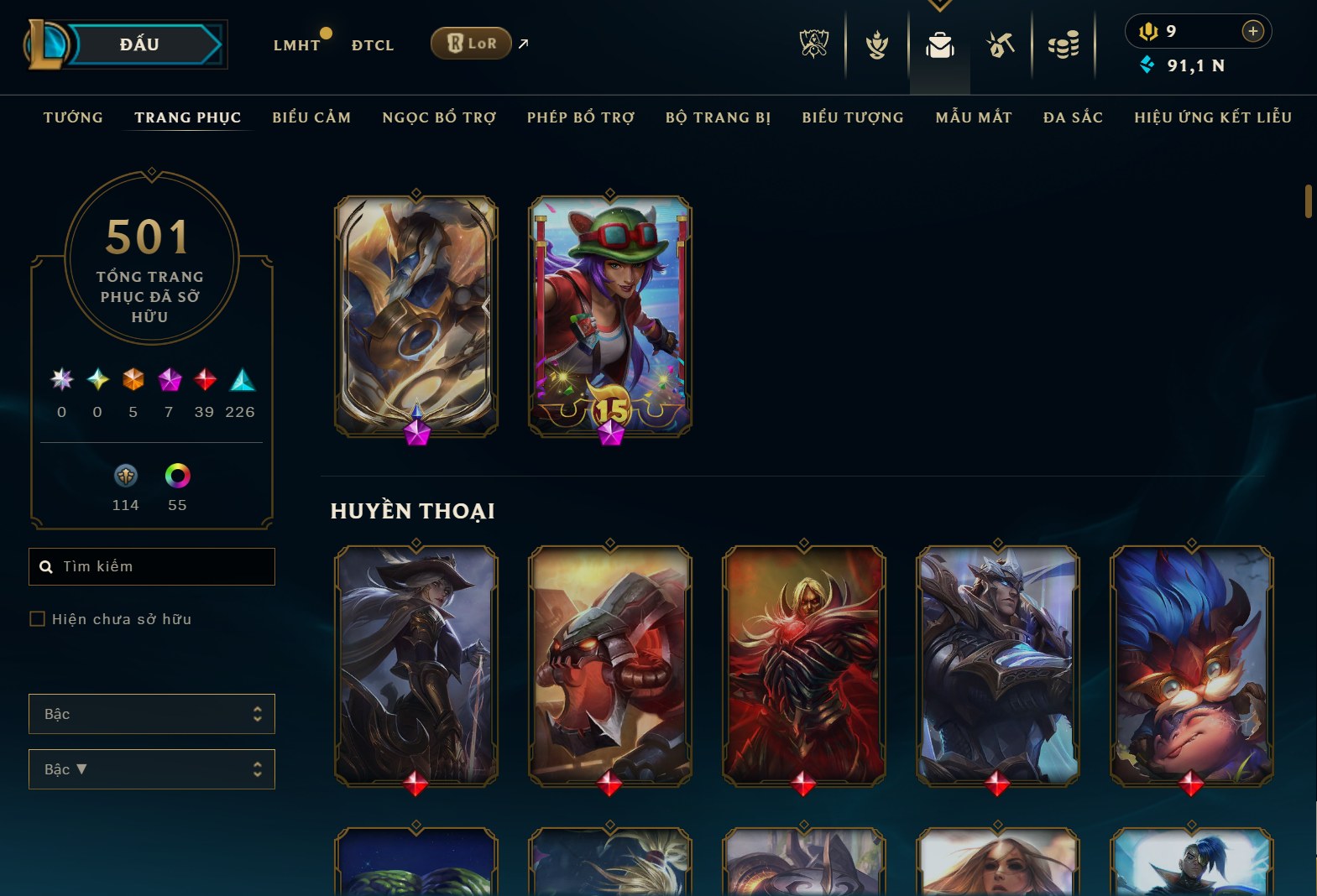
Task: Click the chroma color wheel filter showing 55
Action: click(177, 477)
